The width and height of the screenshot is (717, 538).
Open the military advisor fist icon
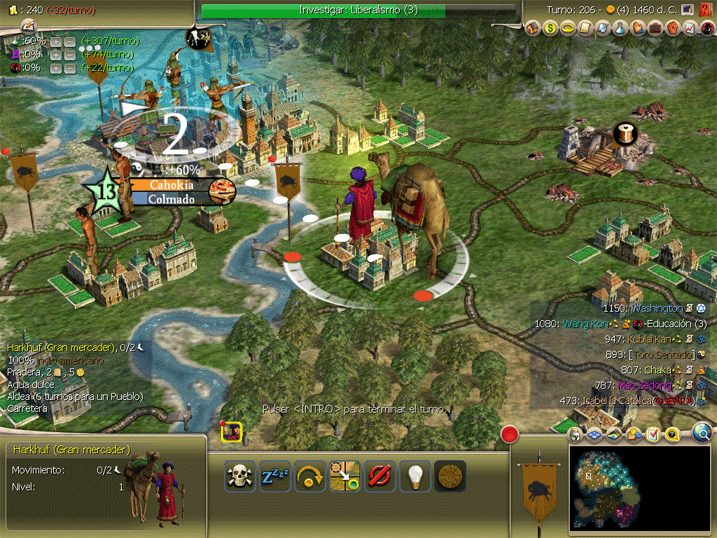coord(674,29)
